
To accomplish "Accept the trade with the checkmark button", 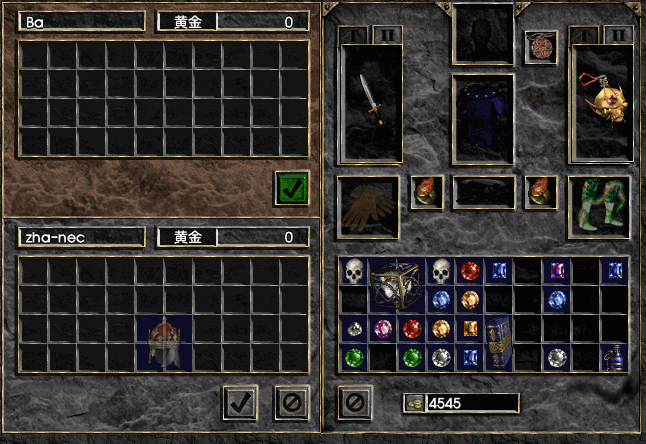I will (x=239, y=402).
